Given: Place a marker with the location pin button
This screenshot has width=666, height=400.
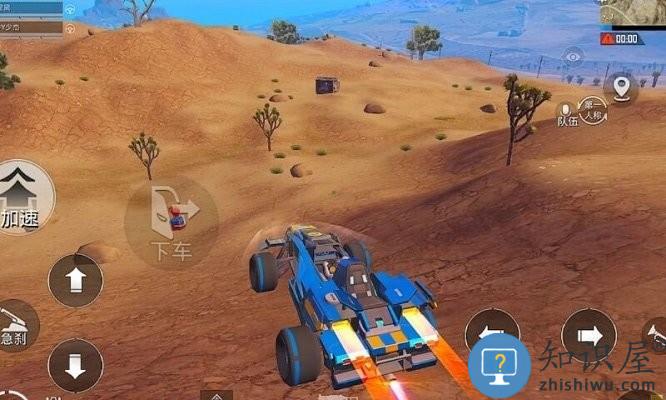Looking at the screenshot, I should 623,88.
